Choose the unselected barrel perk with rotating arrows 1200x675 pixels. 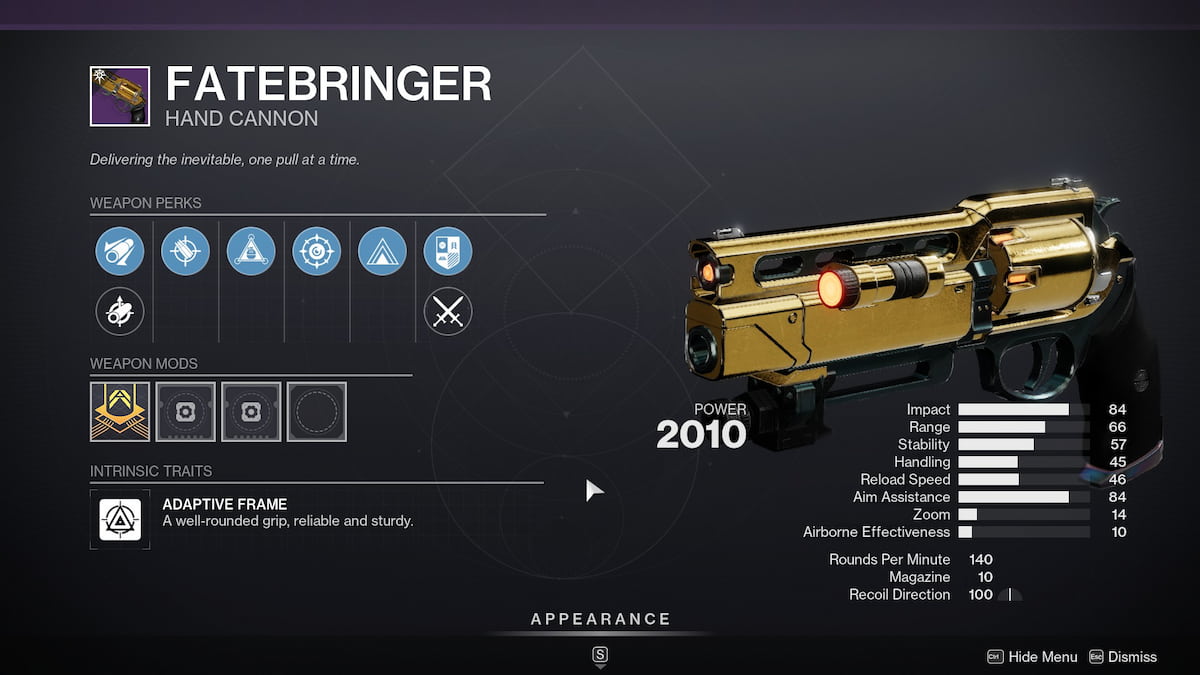pyautogui.click(x=120, y=312)
